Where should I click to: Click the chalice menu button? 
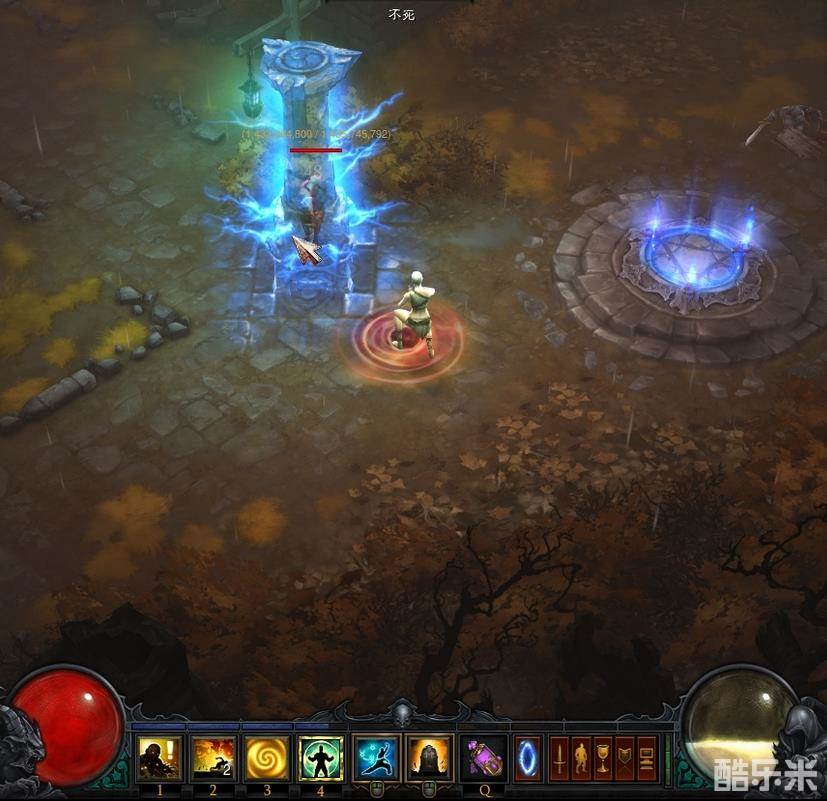pyautogui.click(x=603, y=757)
